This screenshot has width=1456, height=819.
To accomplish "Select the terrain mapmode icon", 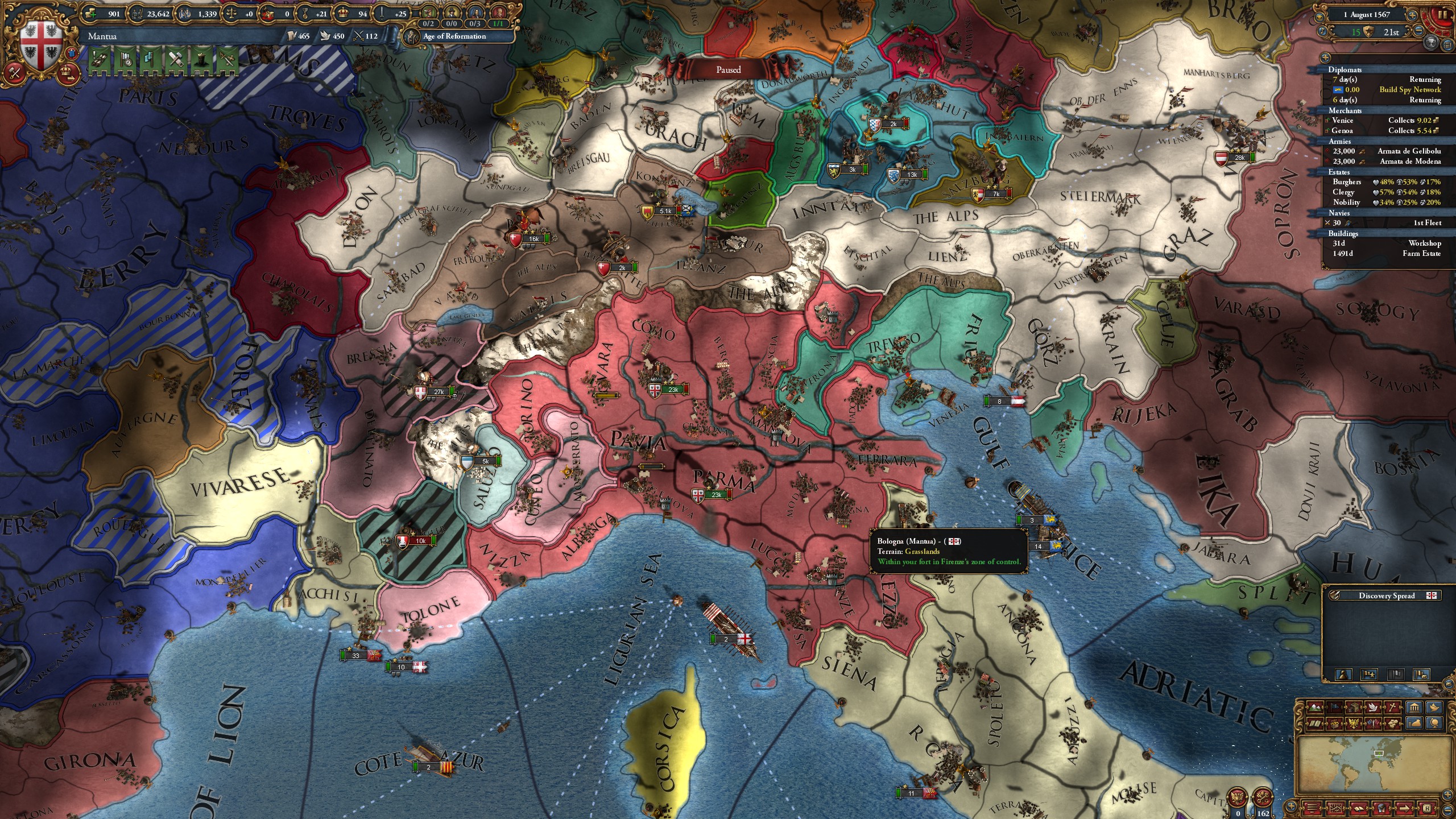I will 1314,708.
